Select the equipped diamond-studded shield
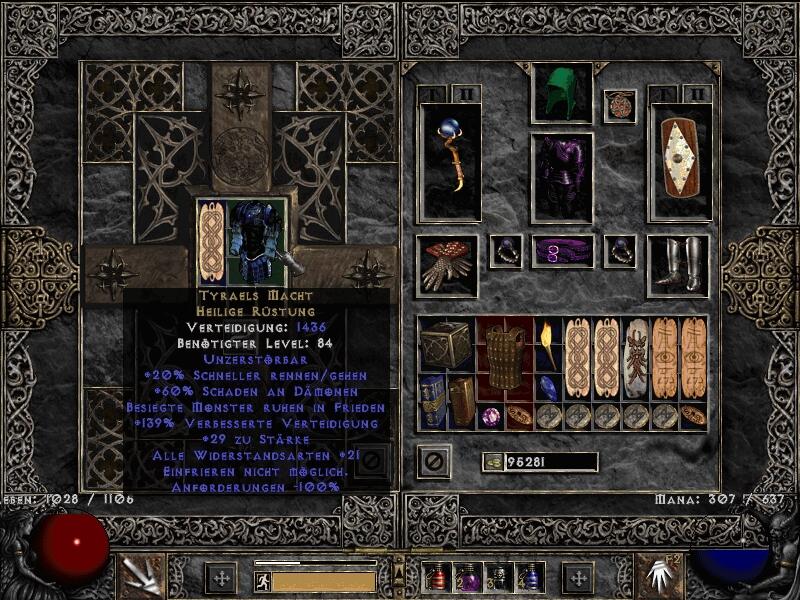 click(x=679, y=160)
